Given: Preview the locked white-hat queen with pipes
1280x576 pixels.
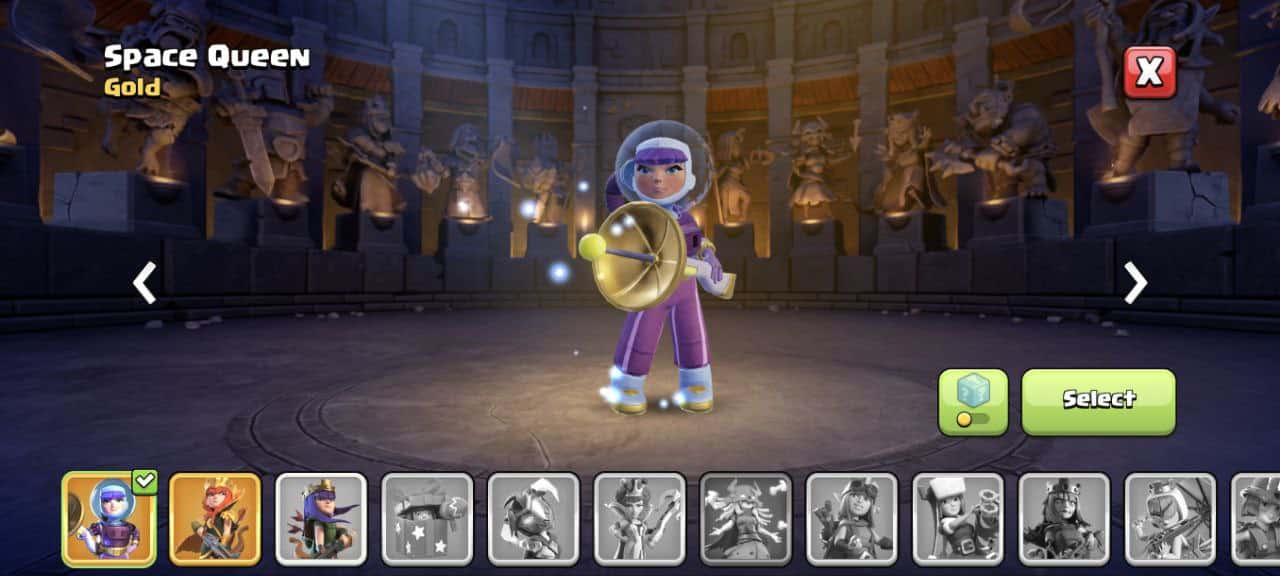Looking at the screenshot, I should coord(957,519).
